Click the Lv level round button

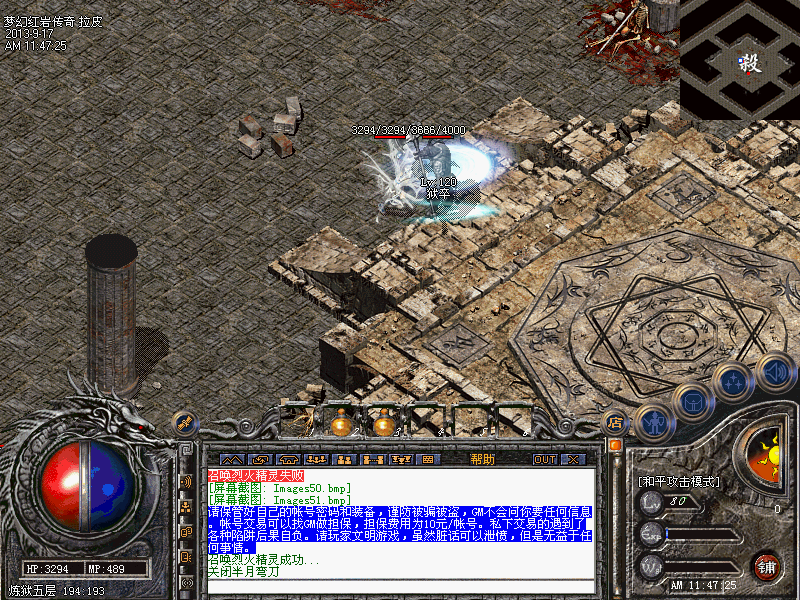[x=651, y=502]
